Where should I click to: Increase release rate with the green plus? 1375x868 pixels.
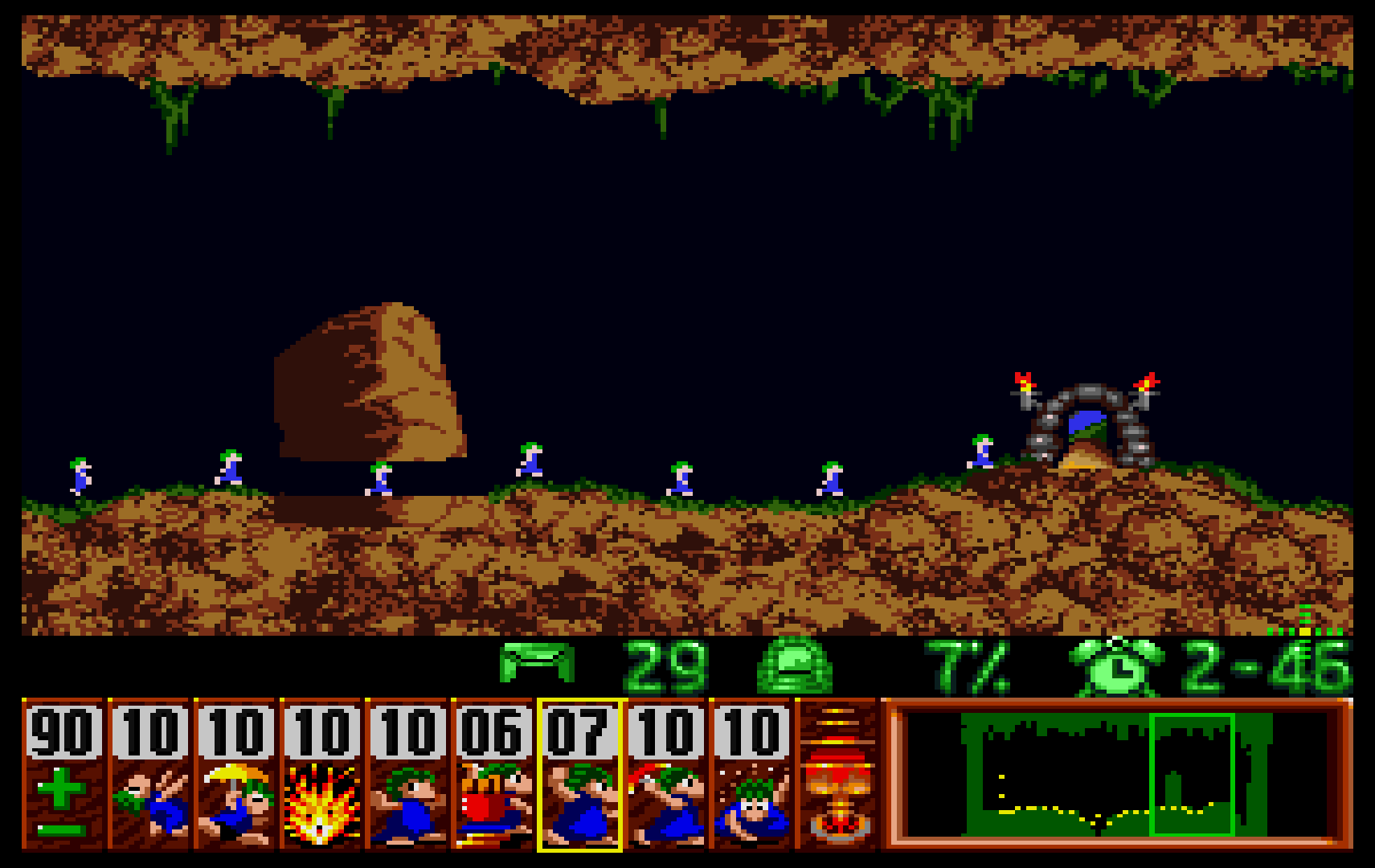(61, 788)
